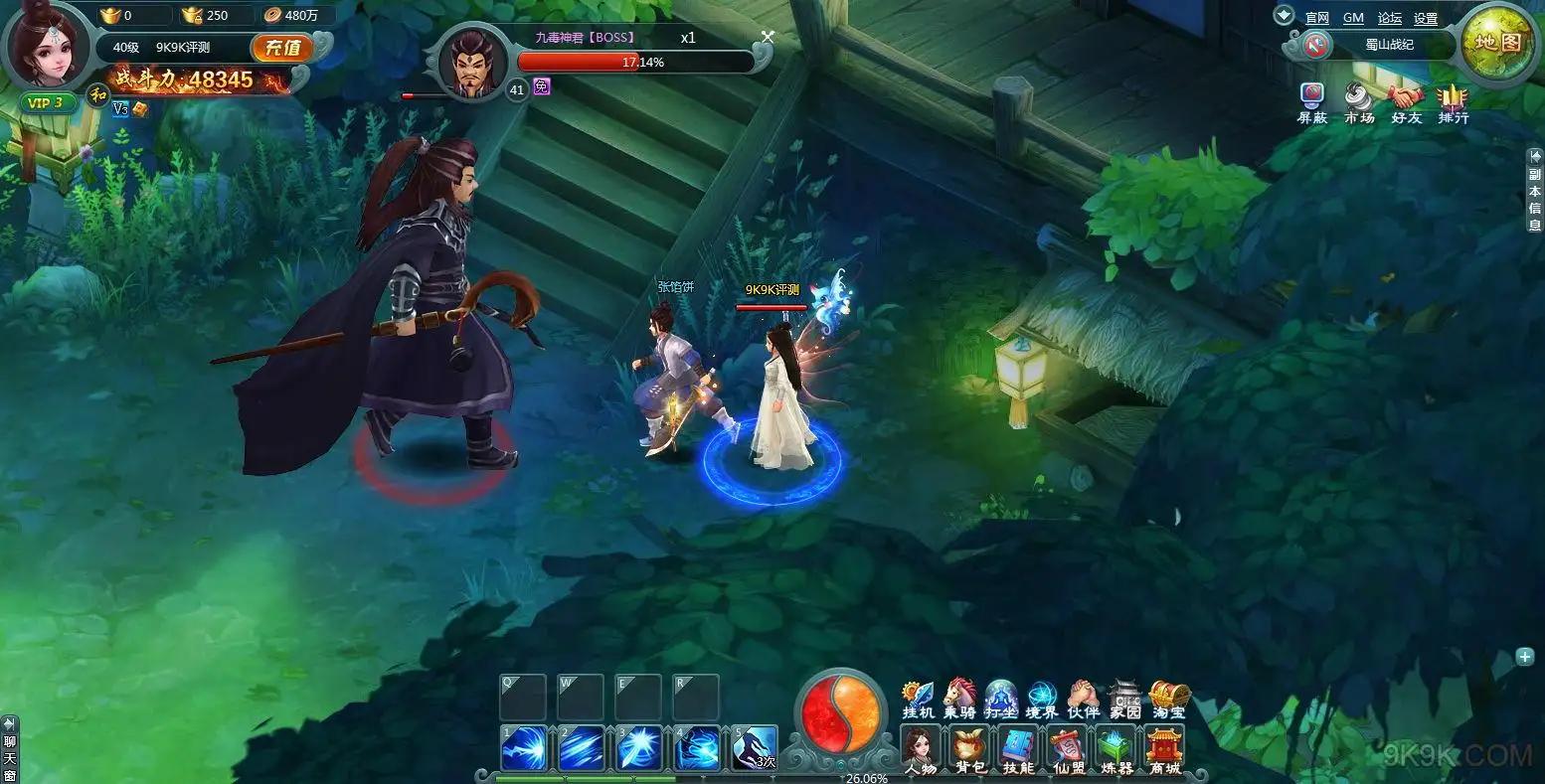The width and height of the screenshot is (1545, 784).
Task: Open the 淘宝 treasure chest icon
Action: [x=1169, y=698]
